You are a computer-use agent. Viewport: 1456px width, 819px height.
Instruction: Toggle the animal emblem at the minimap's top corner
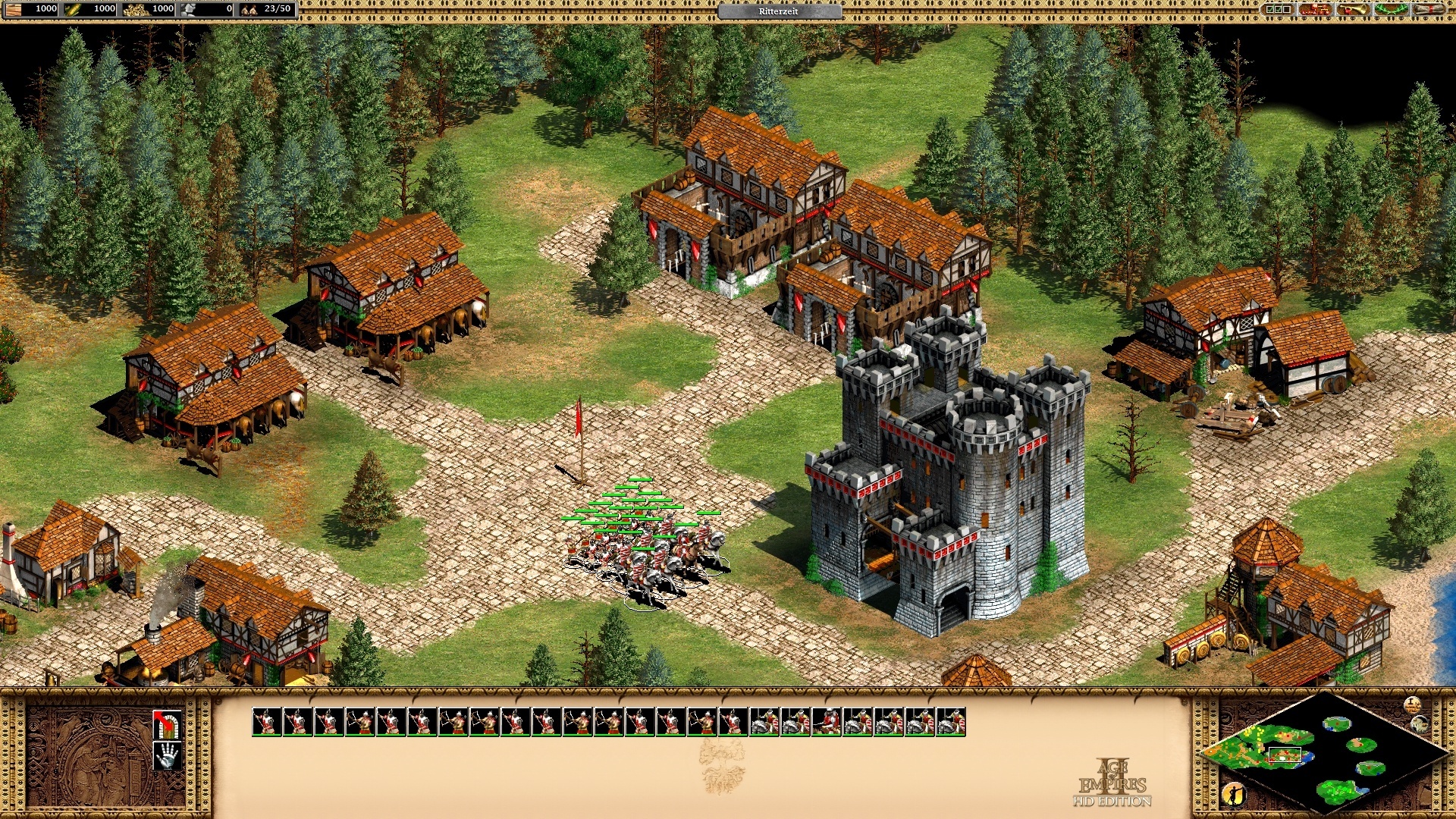(1420, 724)
